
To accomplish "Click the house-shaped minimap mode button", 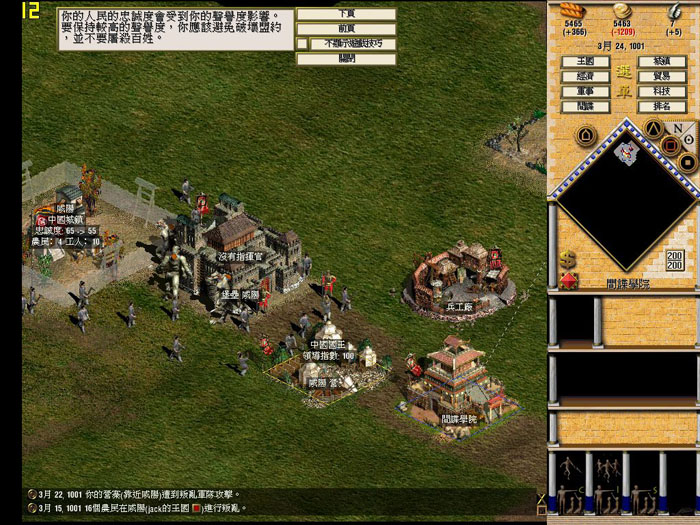I will point(587,136).
